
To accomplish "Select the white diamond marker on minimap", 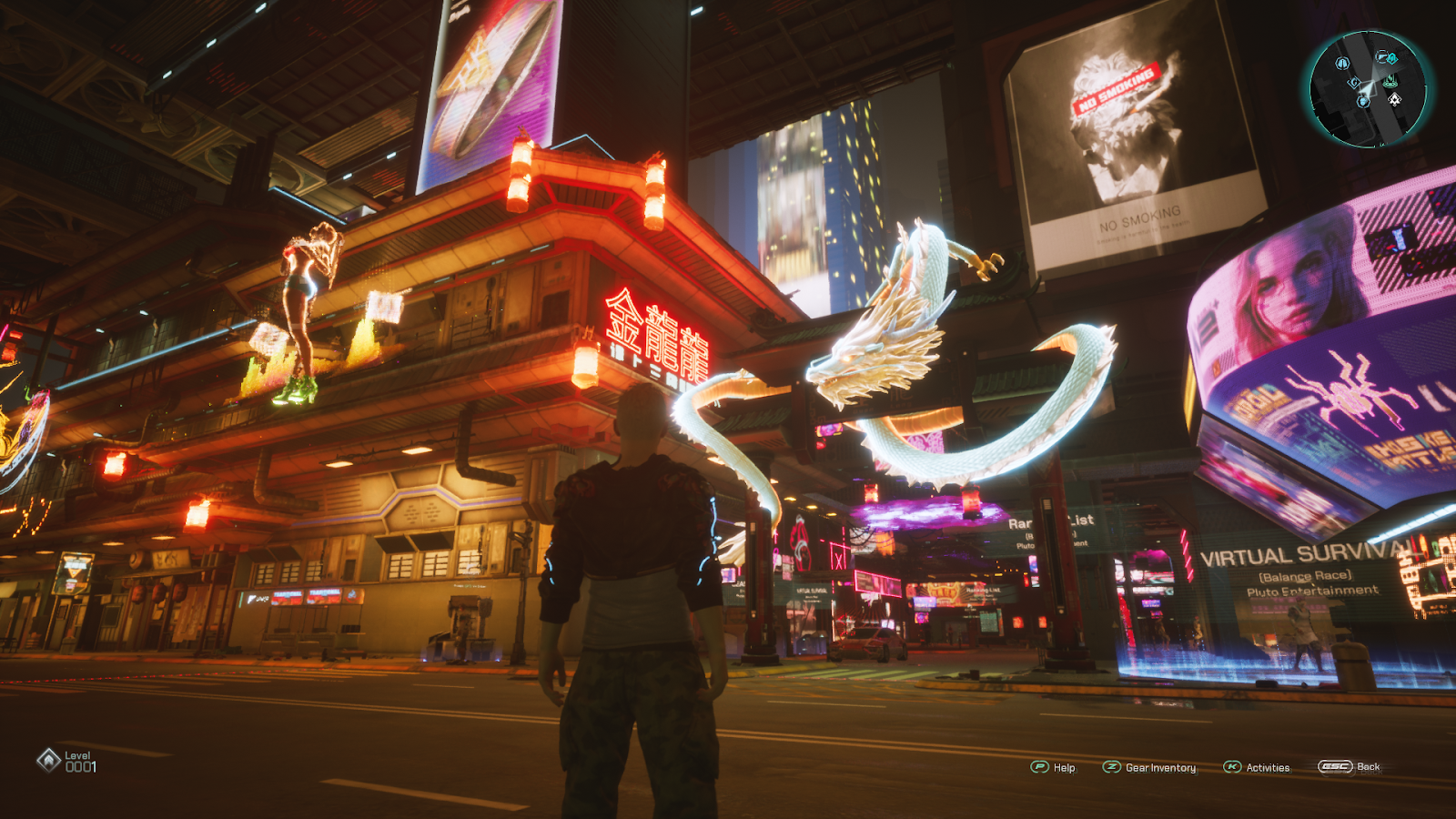I will coord(1394,99).
